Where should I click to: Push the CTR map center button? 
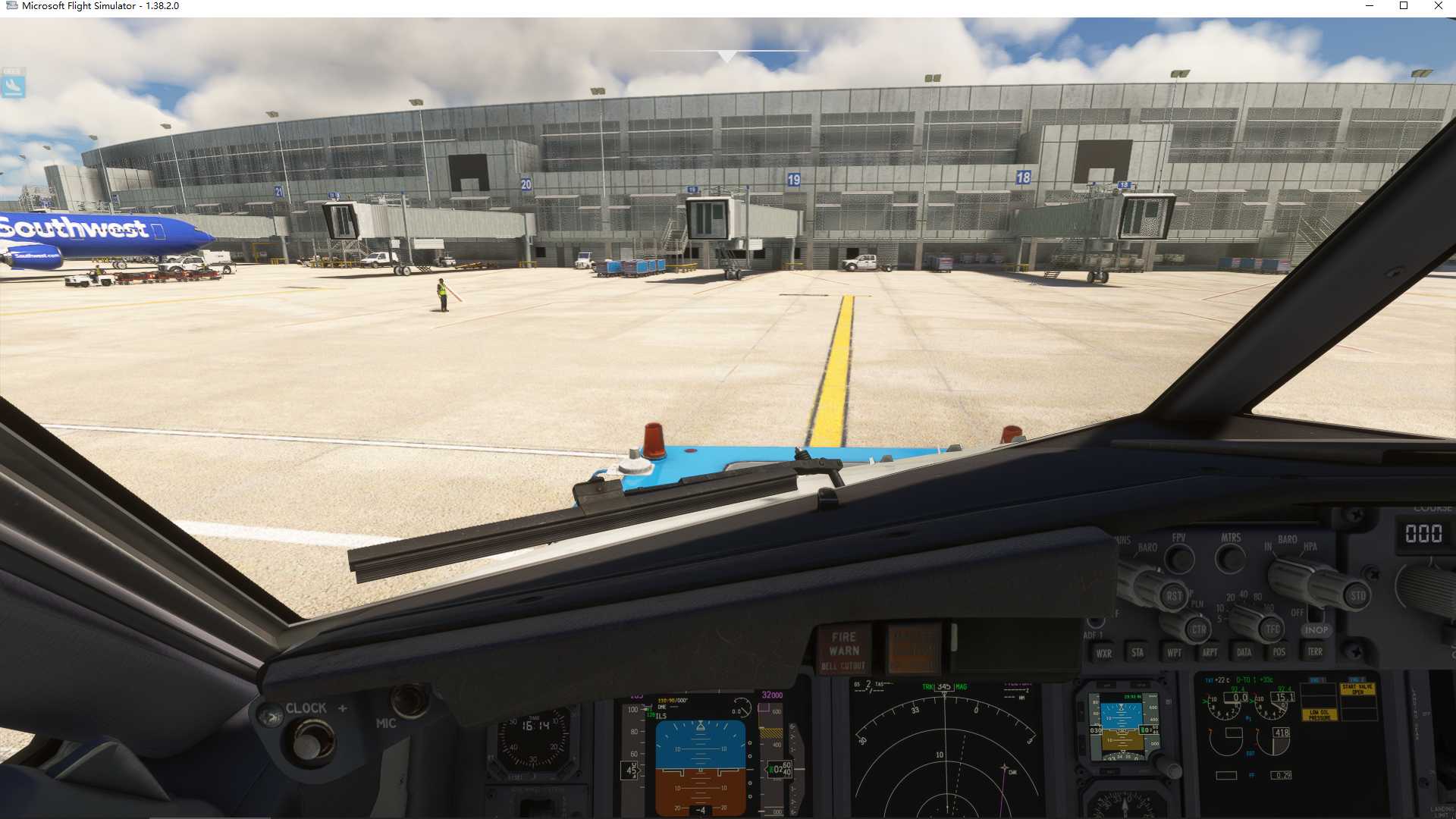pos(1198,629)
